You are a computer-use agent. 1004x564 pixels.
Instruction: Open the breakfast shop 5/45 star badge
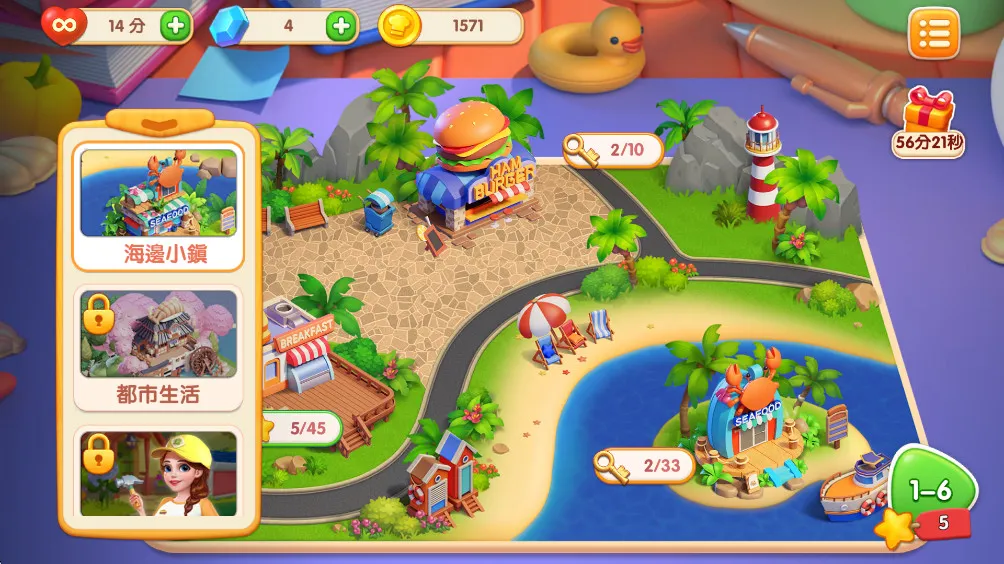point(300,429)
